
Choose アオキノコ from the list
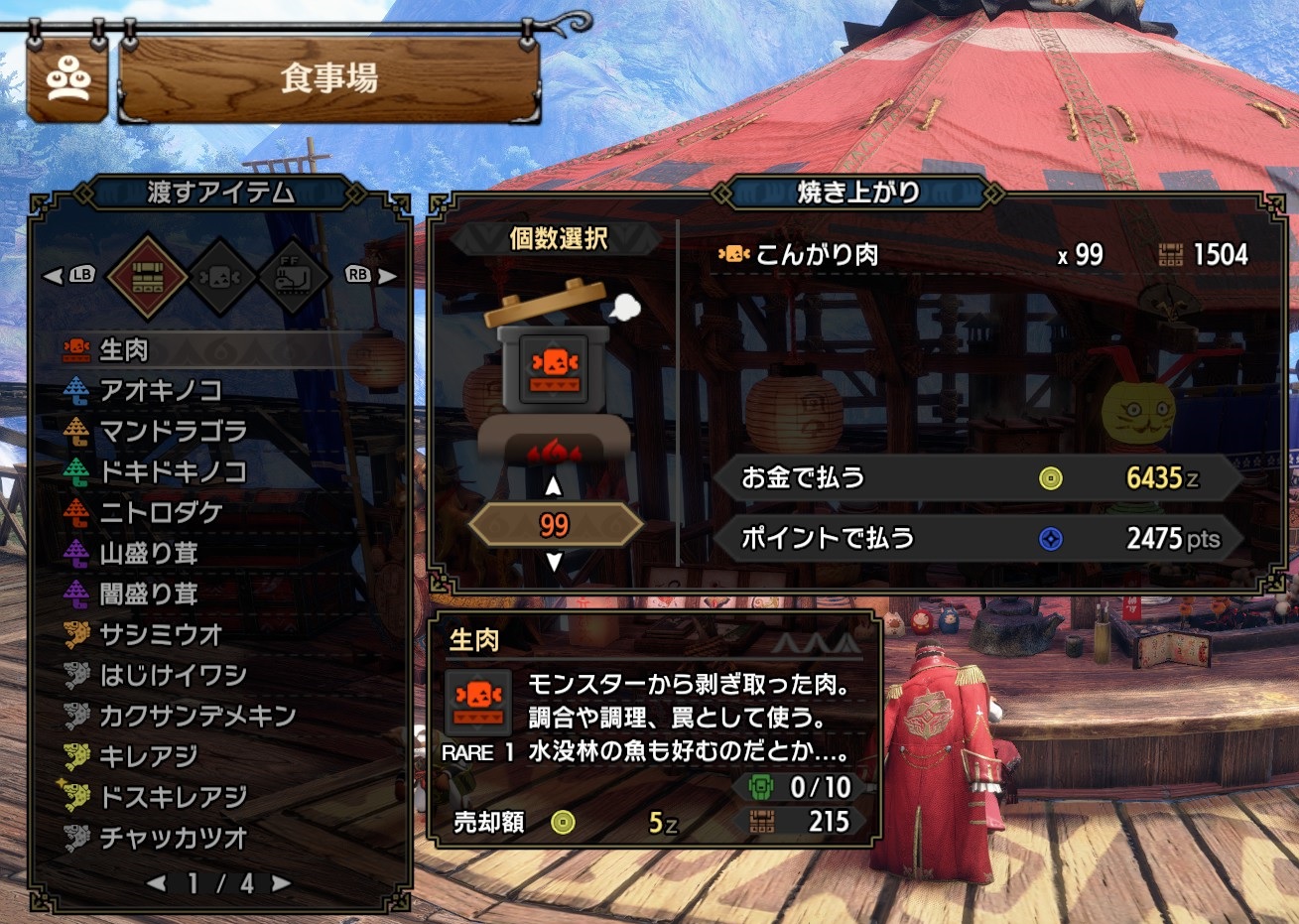coord(159,390)
